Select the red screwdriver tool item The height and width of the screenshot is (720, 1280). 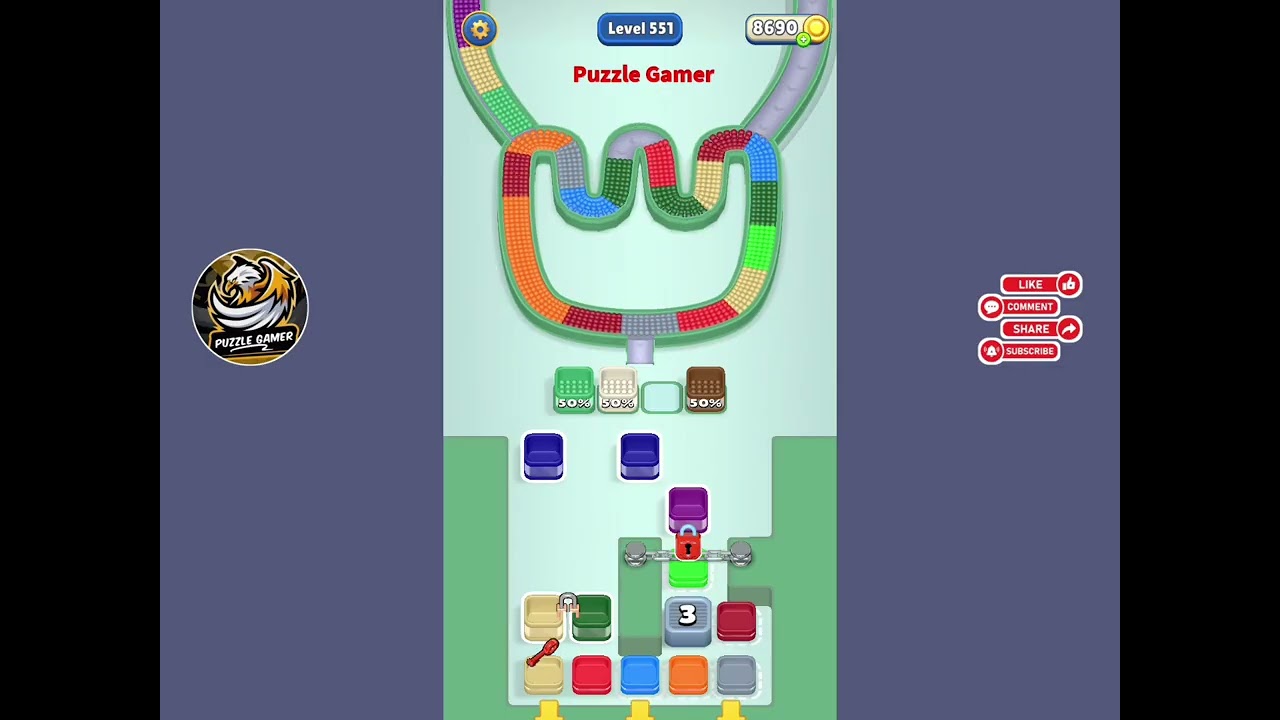tap(542, 652)
